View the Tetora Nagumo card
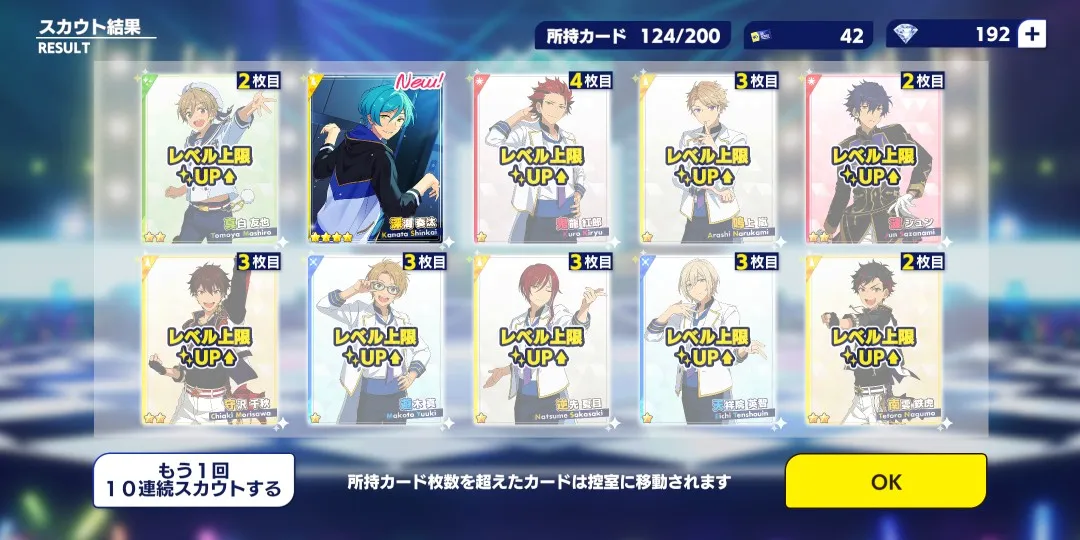This screenshot has height=540, width=1080. pos(873,339)
